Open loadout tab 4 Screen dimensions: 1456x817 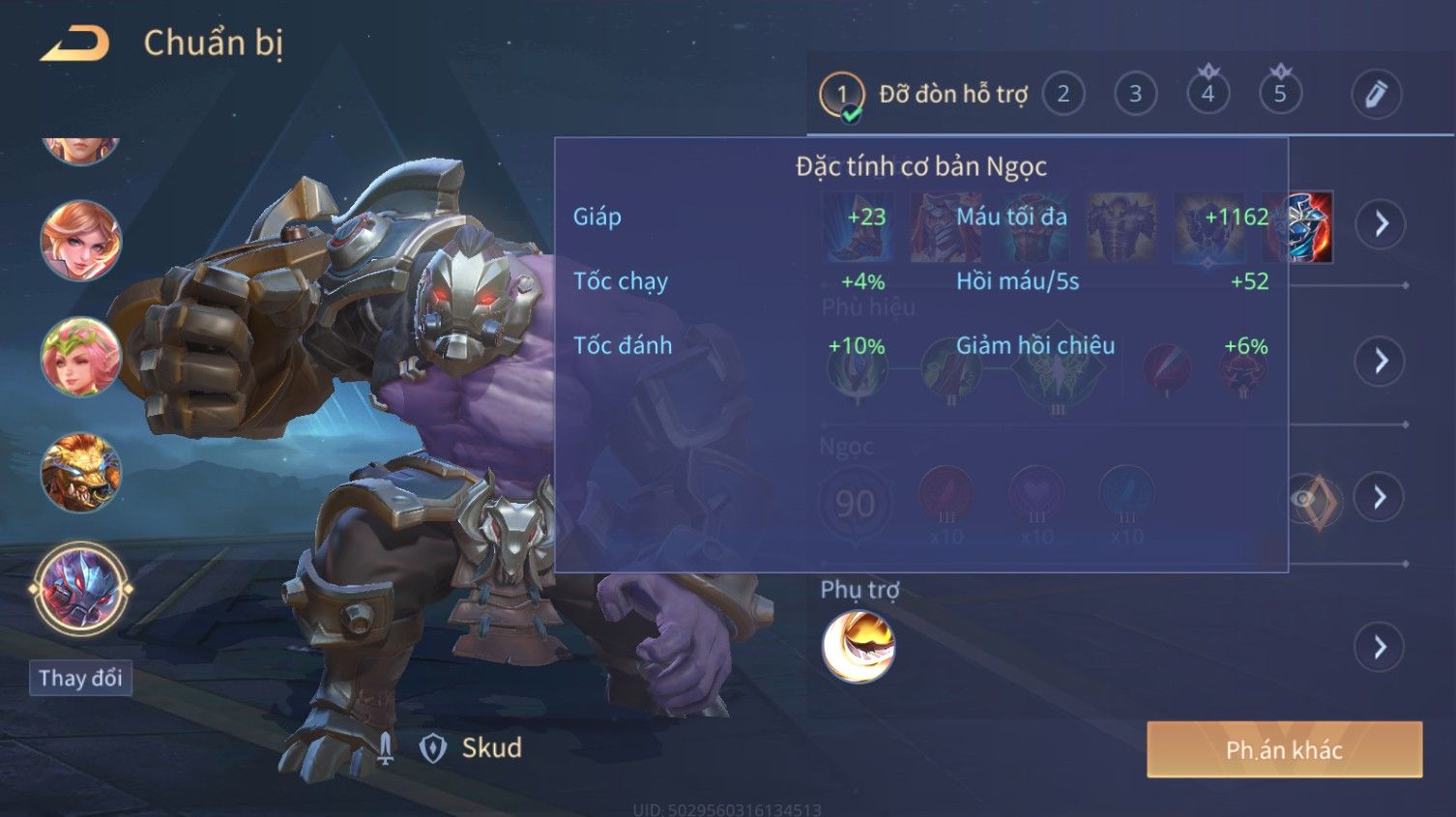click(1208, 95)
